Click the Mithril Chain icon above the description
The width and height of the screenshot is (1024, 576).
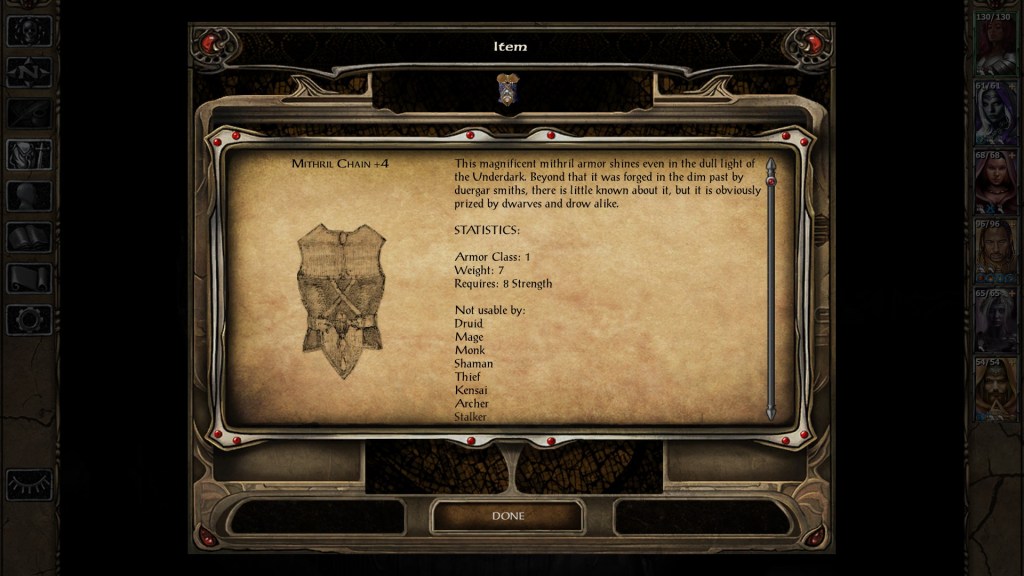click(507, 90)
